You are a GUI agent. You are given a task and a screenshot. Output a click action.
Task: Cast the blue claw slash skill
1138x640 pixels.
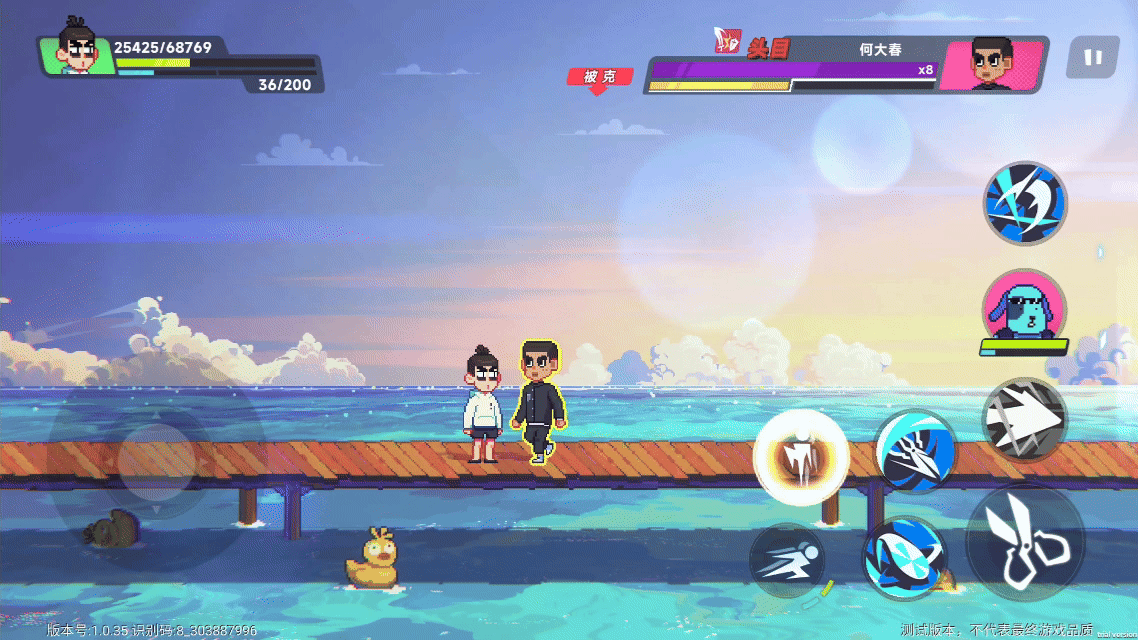point(916,451)
